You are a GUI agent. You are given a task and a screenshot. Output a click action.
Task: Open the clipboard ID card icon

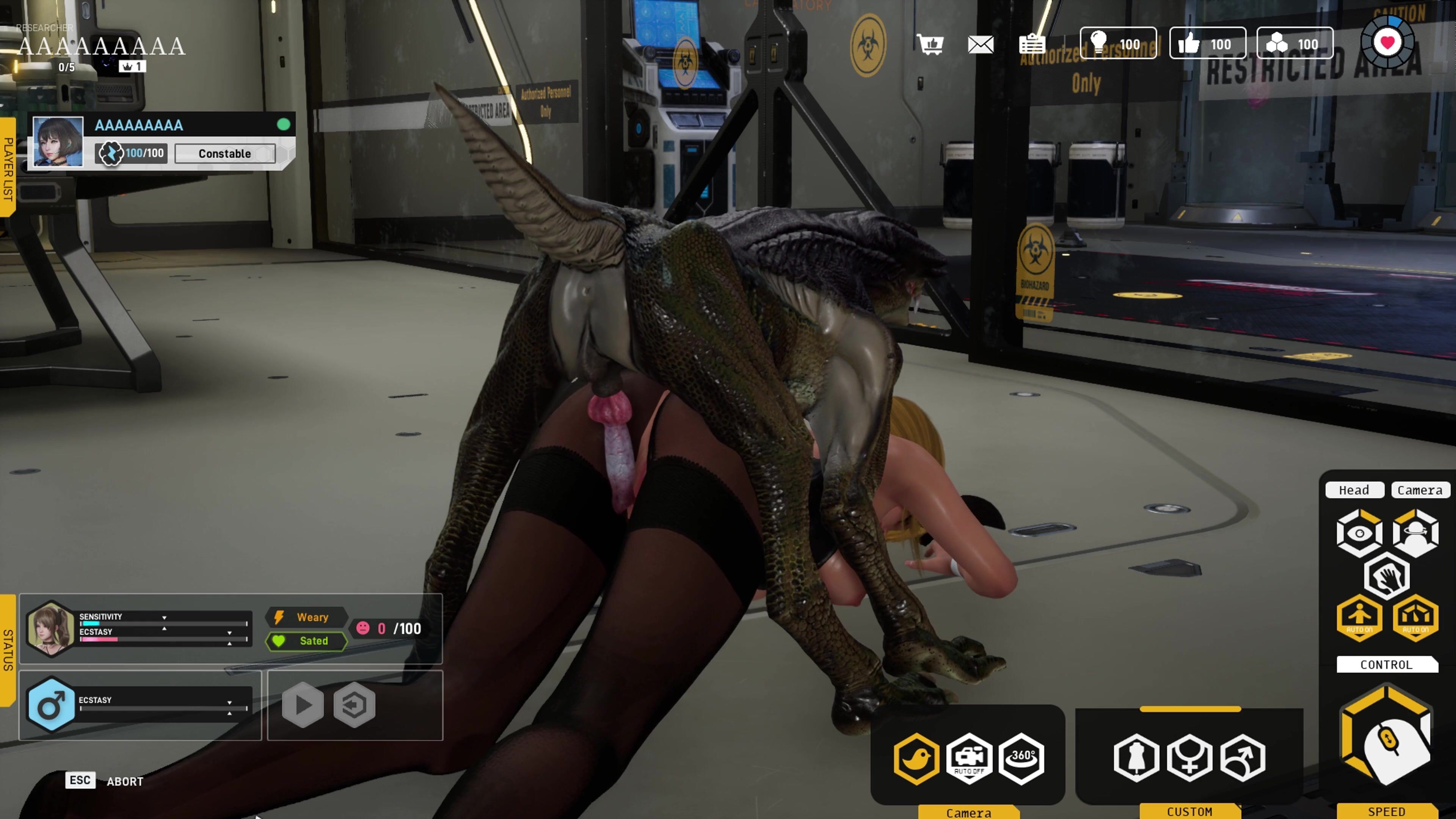(1032, 44)
